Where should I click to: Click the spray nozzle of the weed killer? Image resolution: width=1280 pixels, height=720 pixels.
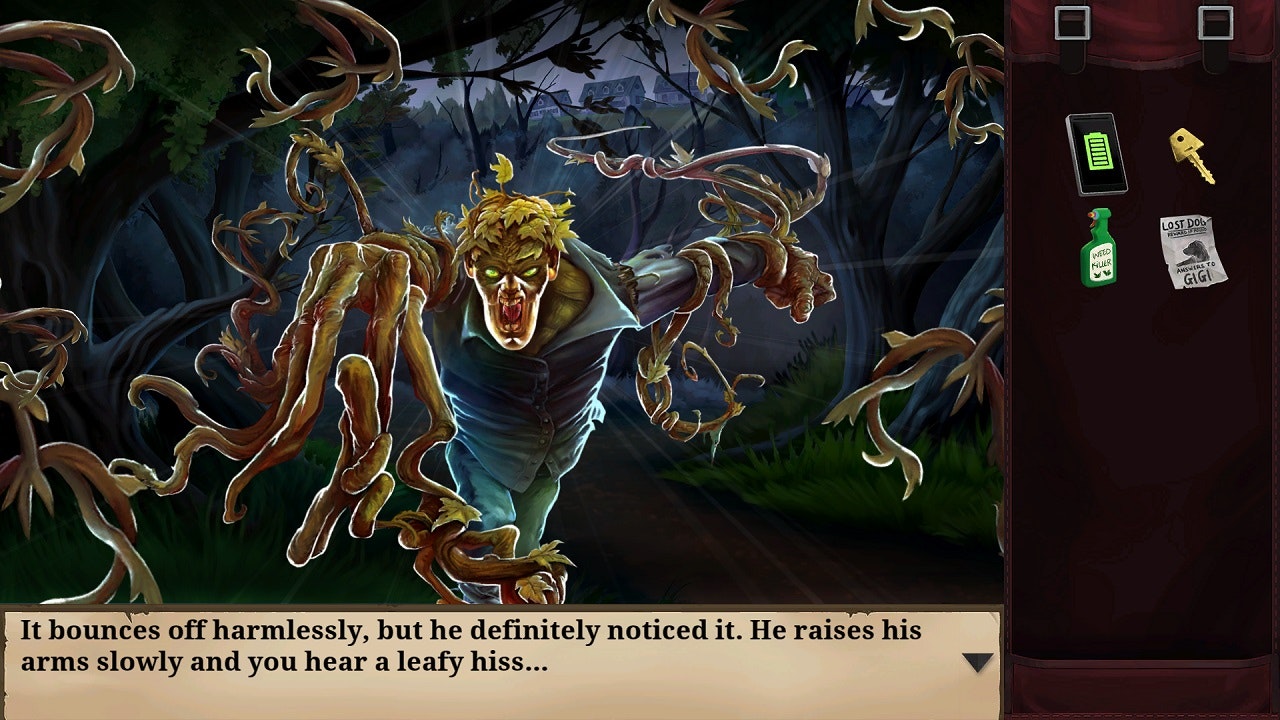pyautogui.click(x=1091, y=218)
